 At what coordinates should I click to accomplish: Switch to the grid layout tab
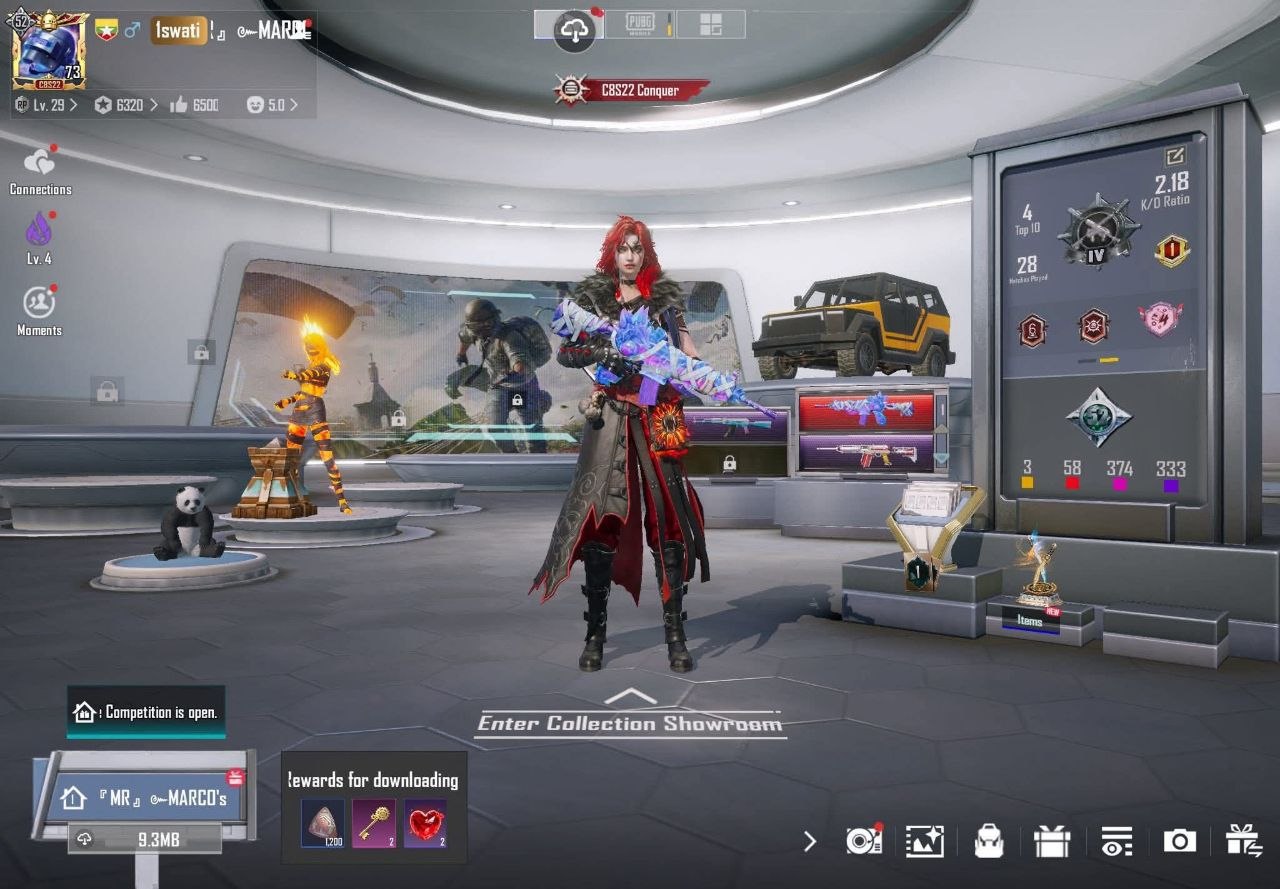coord(710,24)
